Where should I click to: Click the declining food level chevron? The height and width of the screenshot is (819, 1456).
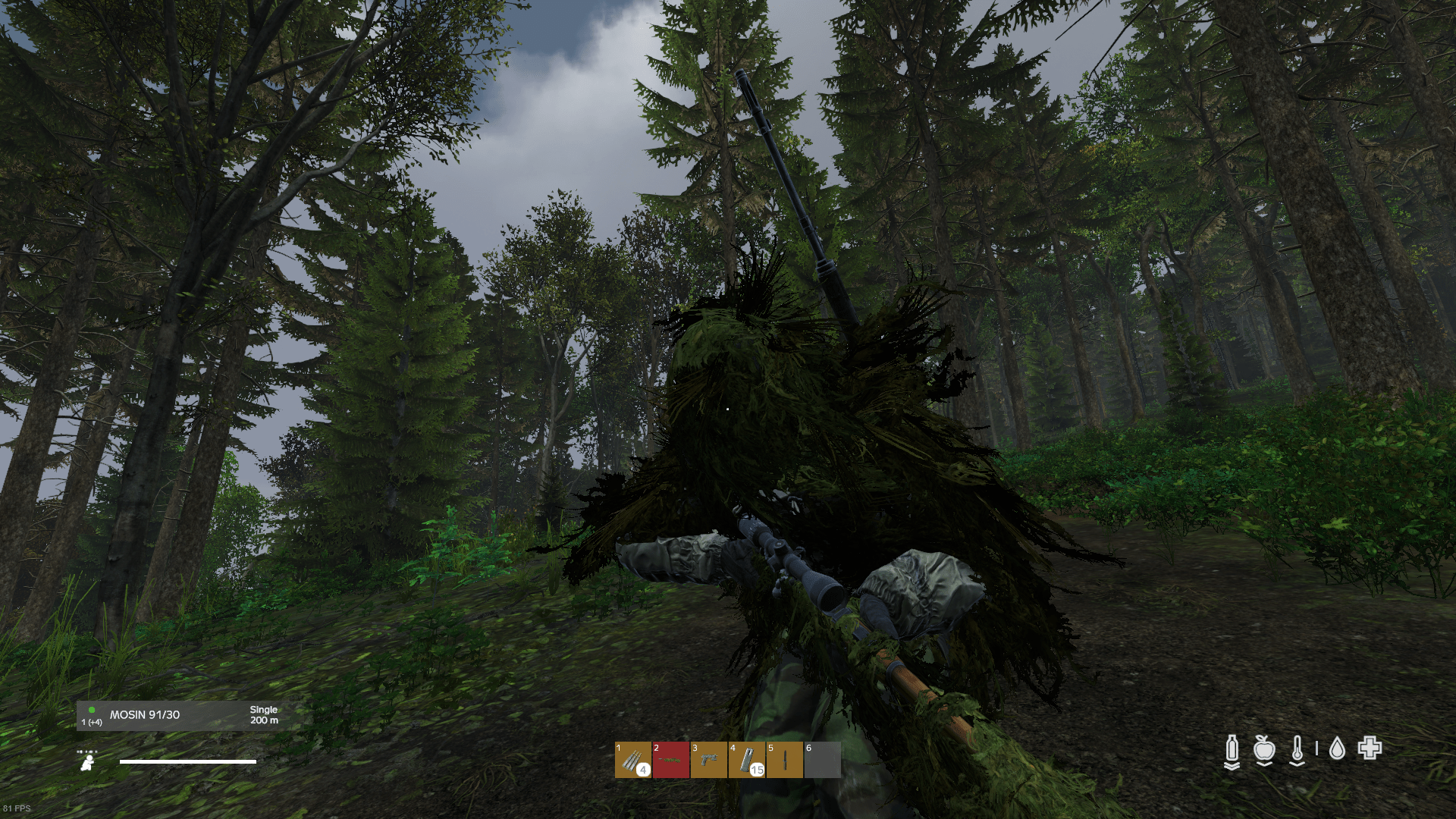pyautogui.click(x=1265, y=764)
